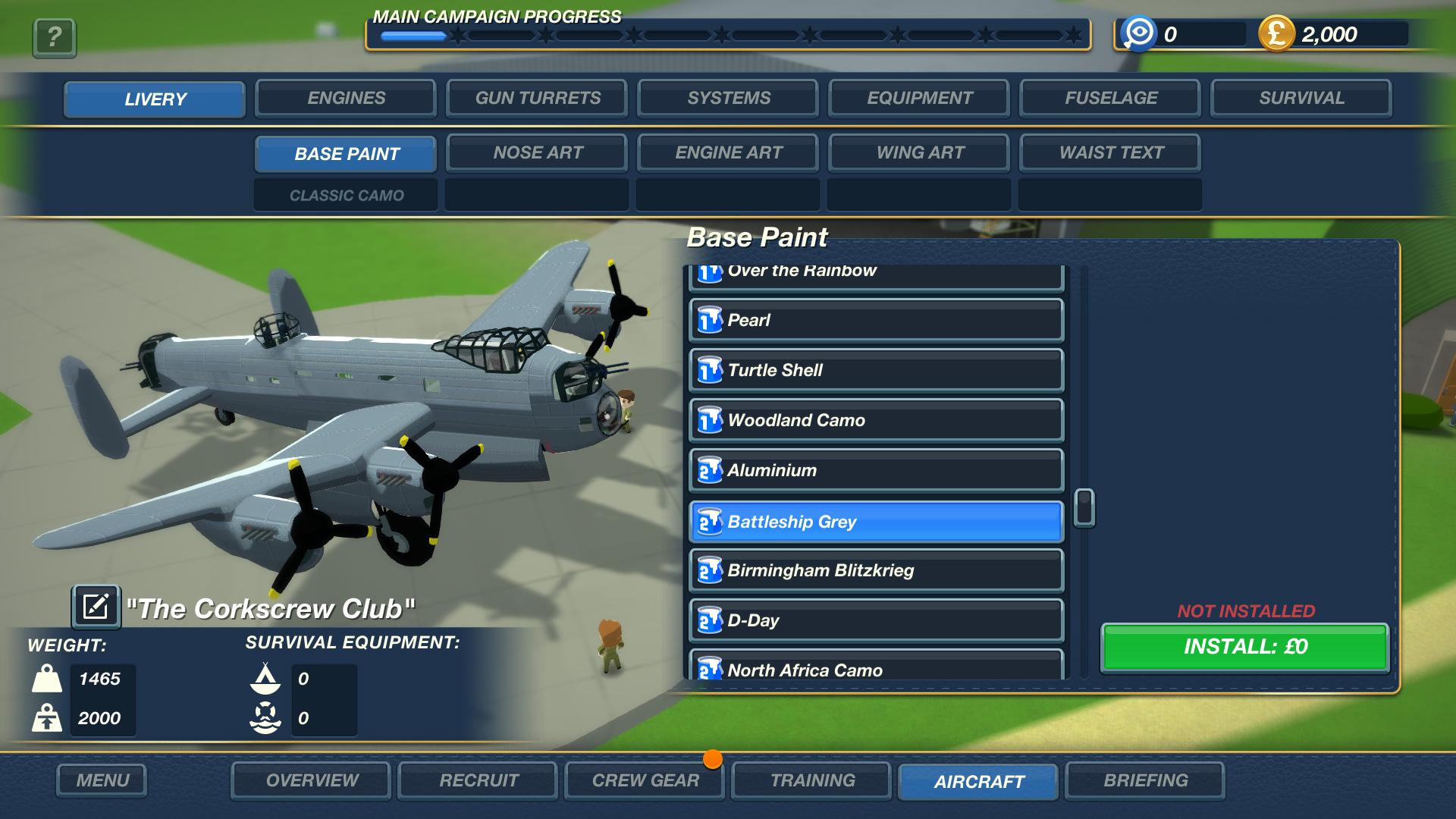Go to the Briefing screen
The width and height of the screenshot is (1456, 819).
point(1147,780)
